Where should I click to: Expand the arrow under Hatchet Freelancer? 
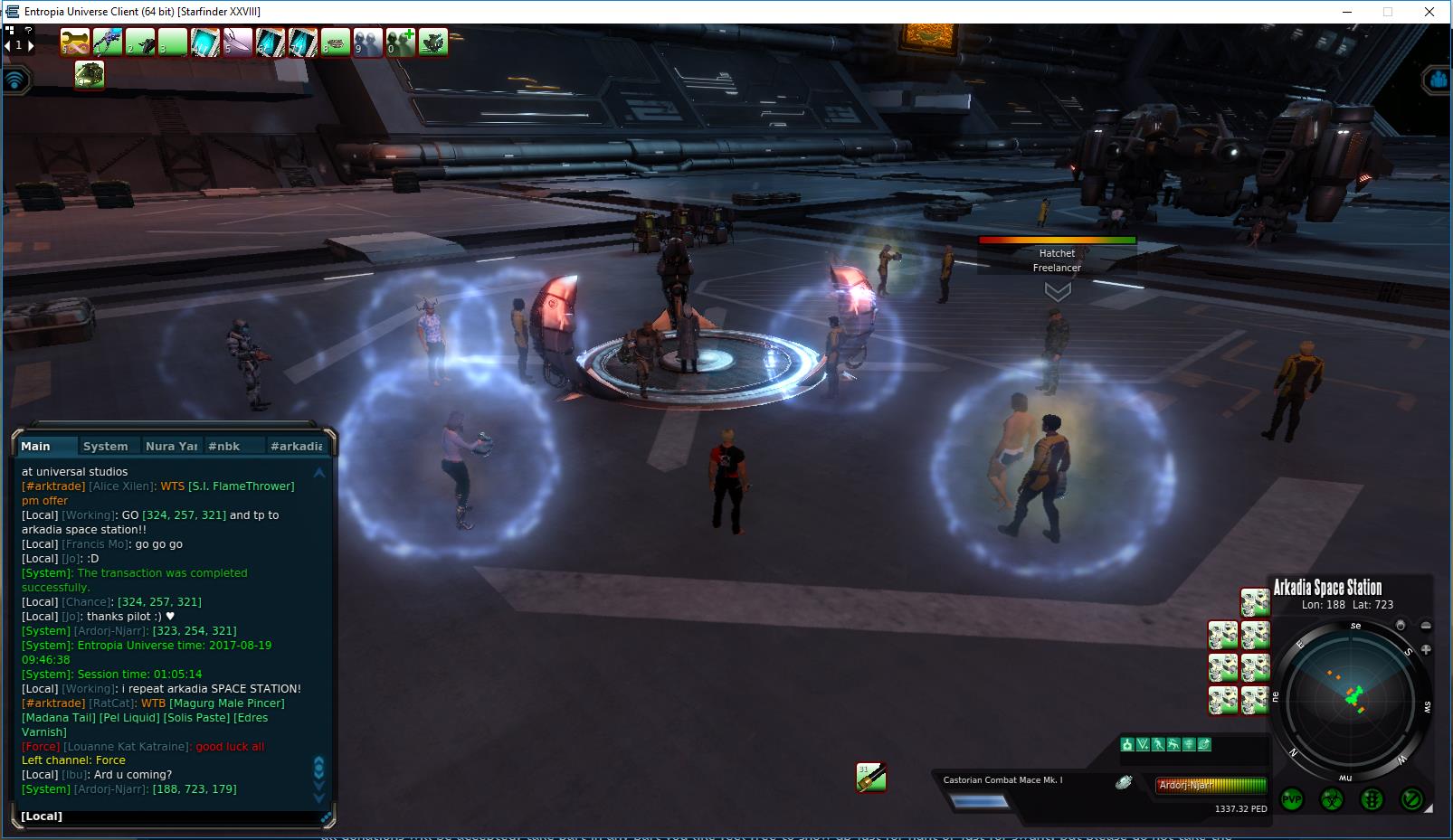[1058, 291]
